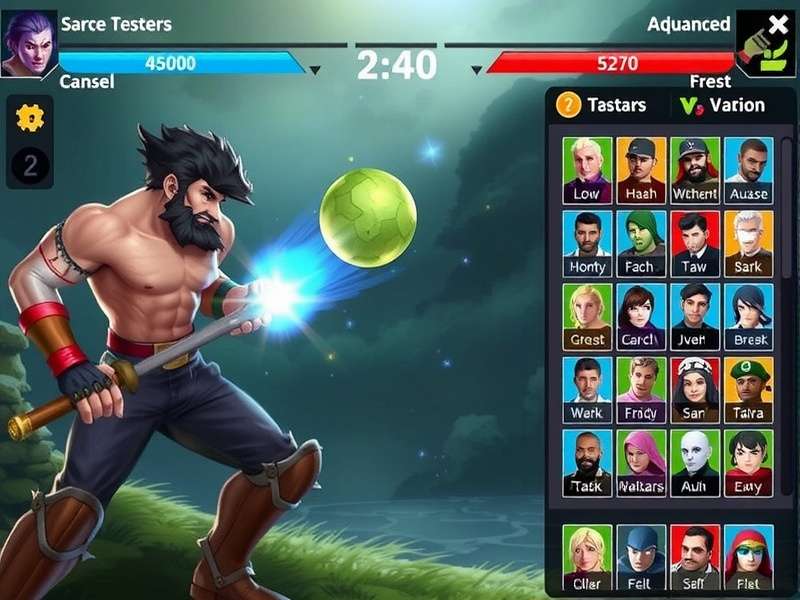
Task: Choose the Felt character in bottom row
Action: point(641,557)
